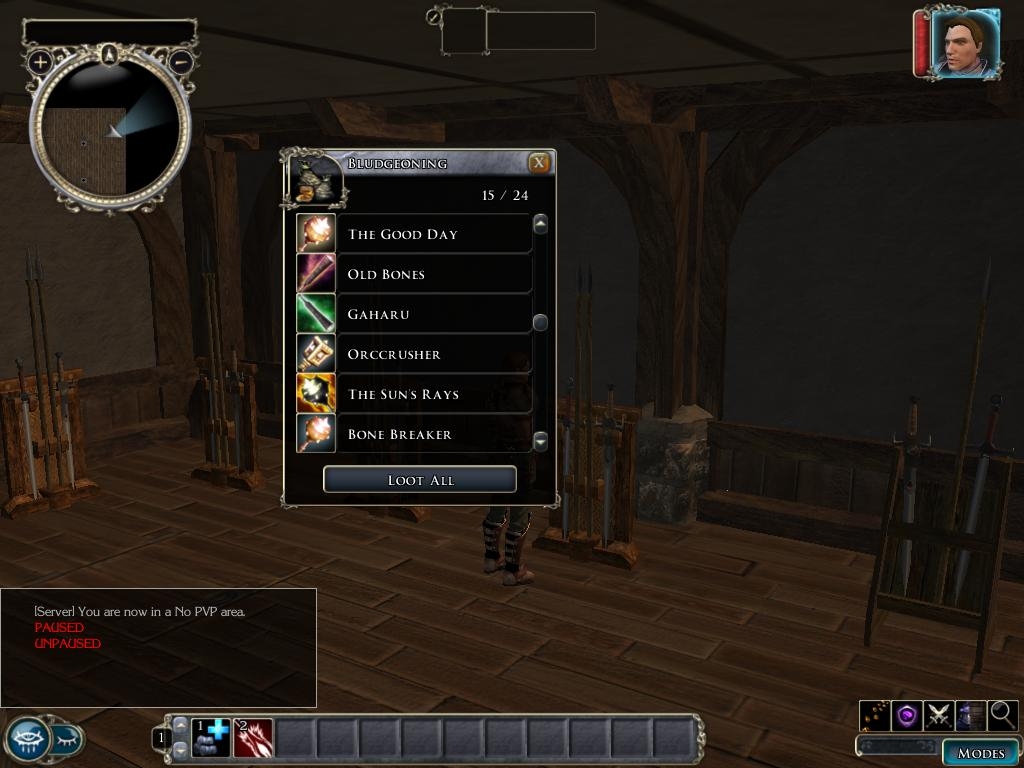The image size is (1024, 768).
Task: Select the character portrait
Action: (x=965, y=43)
